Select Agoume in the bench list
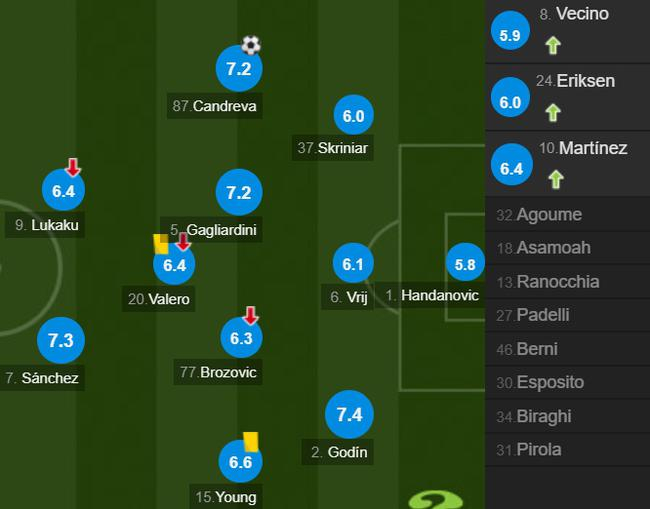 [567, 215]
